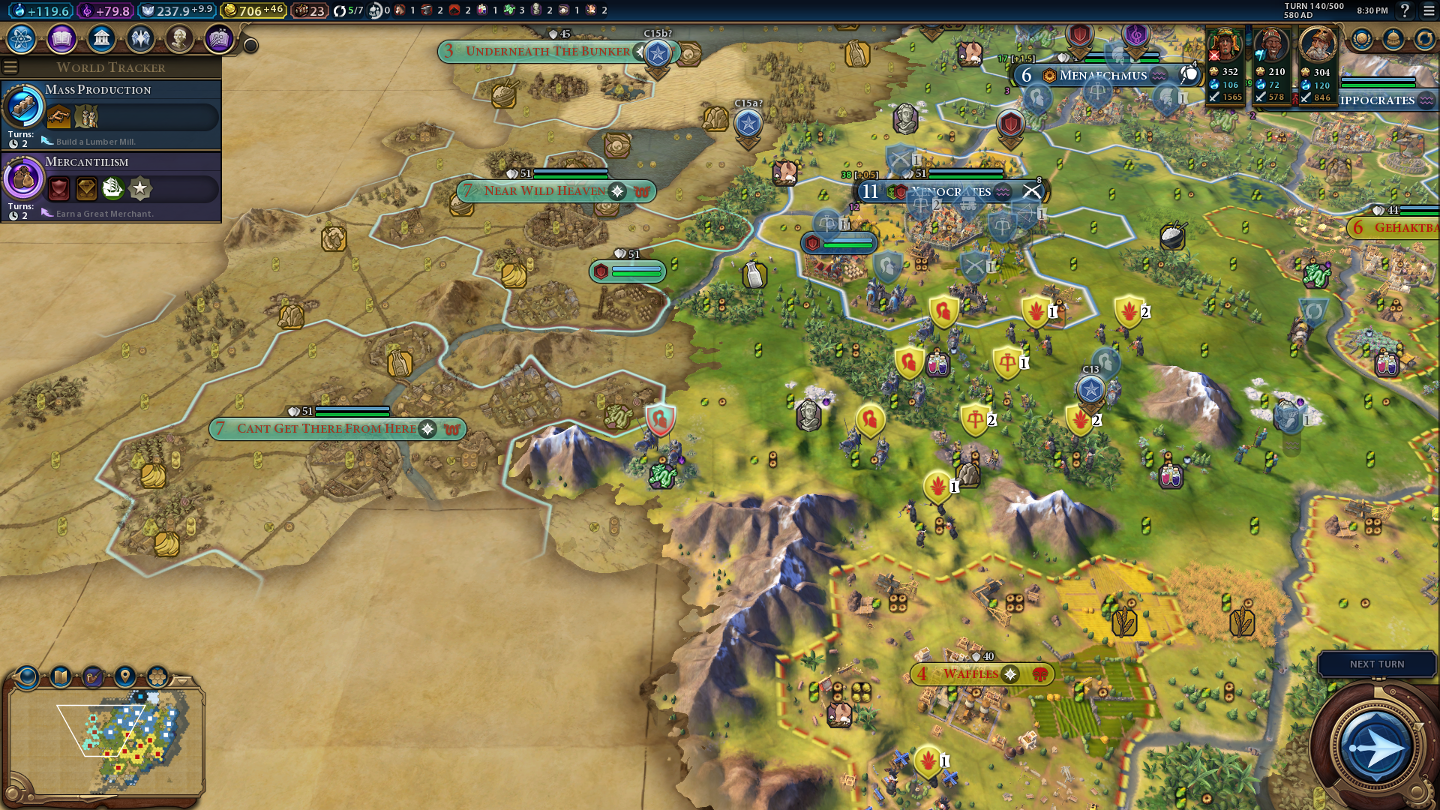This screenshot has height=810, width=1440.
Task: Toggle the World Tracker options menu
Action: point(11,67)
